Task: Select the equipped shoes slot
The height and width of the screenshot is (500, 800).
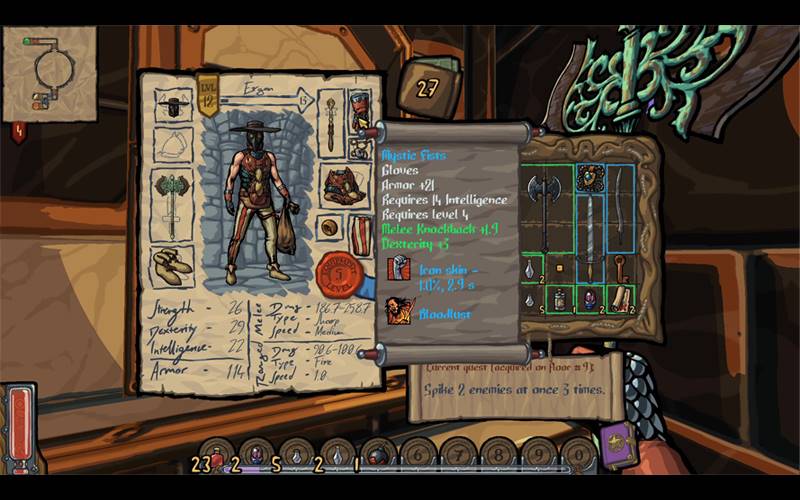Action: [173, 265]
